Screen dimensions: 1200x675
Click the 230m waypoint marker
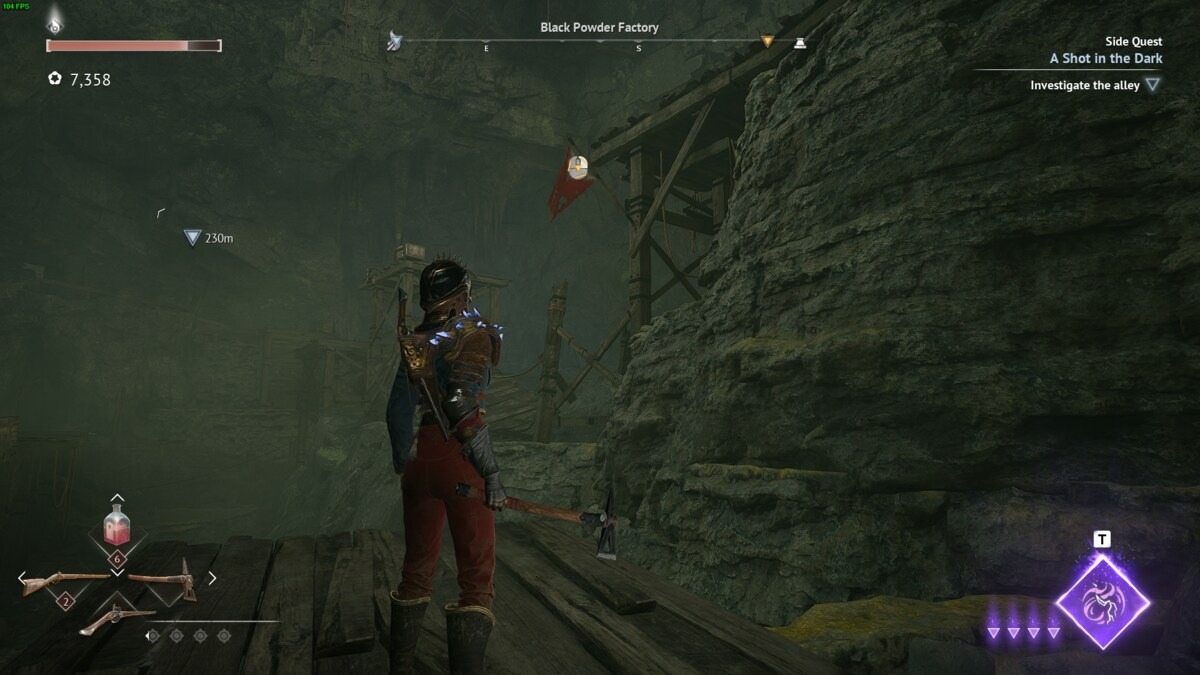pos(193,238)
